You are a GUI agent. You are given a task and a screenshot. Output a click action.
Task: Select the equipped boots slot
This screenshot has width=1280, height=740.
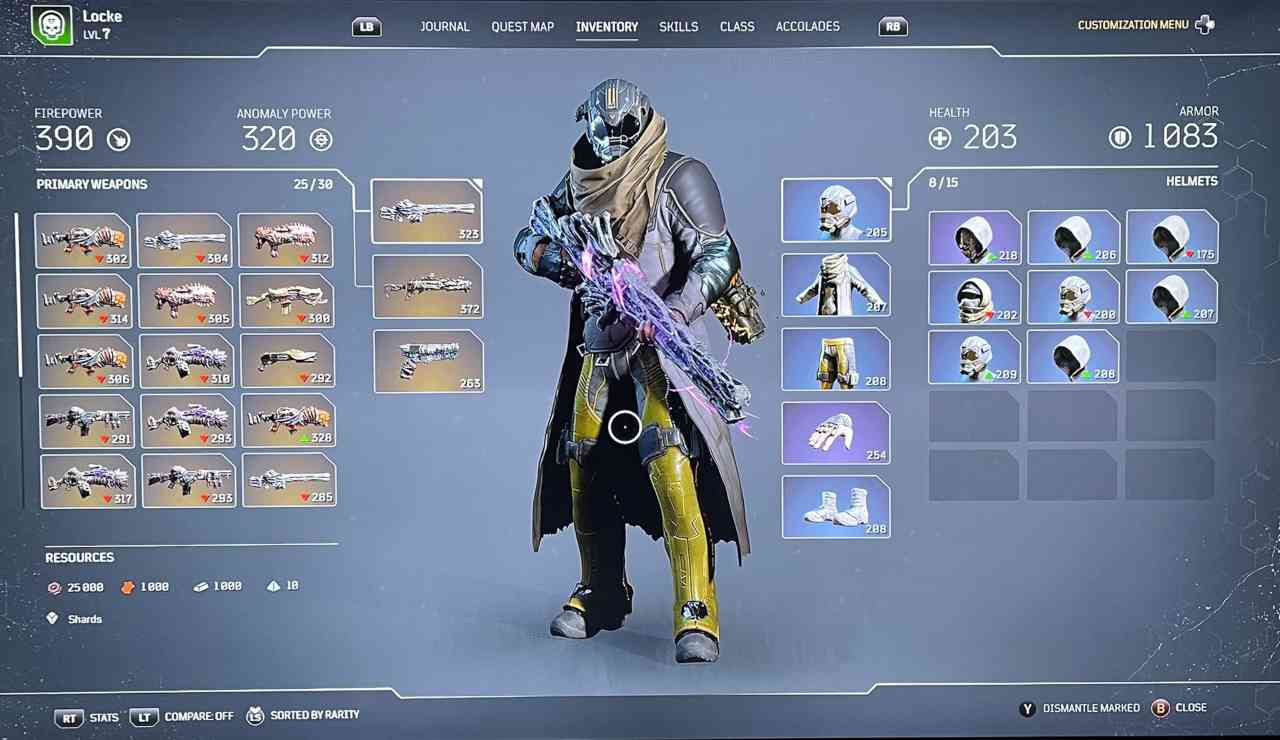(836, 507)
